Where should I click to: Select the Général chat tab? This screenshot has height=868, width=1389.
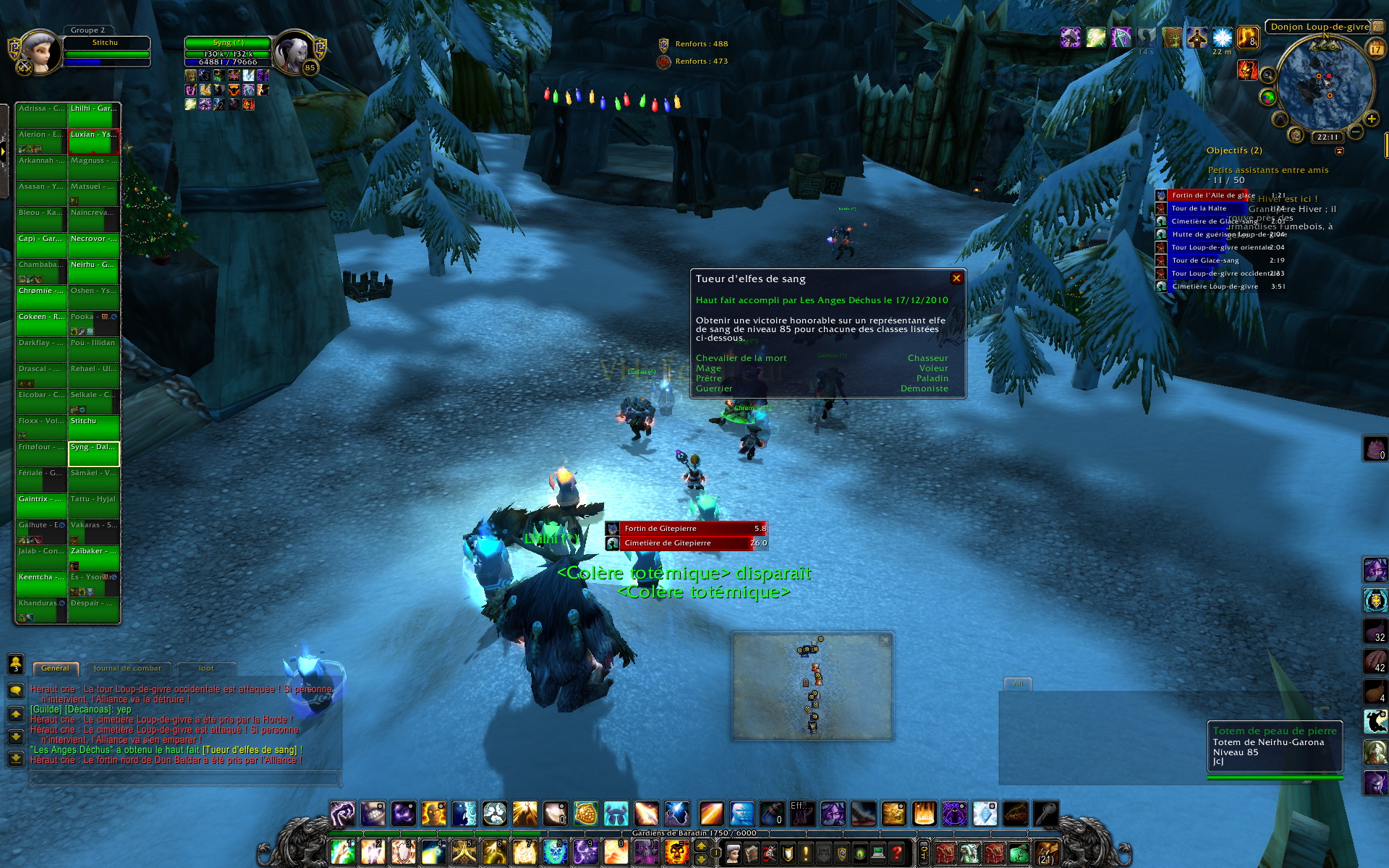click(x=55, y=668)
